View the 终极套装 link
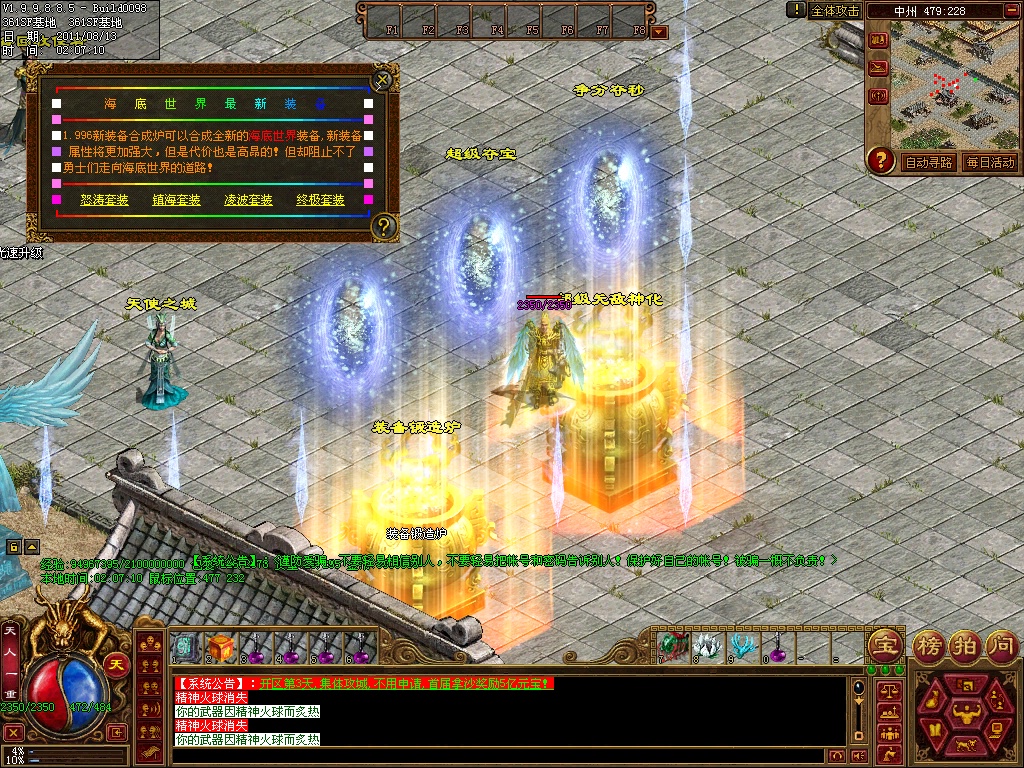Image resolution: width=1024 pixels, height=768 pixels. (321, 200)
